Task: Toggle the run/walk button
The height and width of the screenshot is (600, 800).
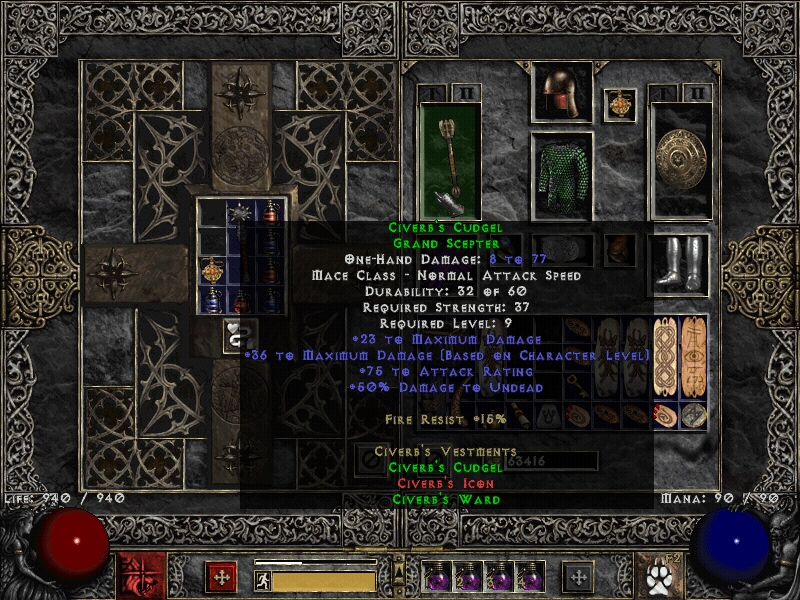Action: pos(261,578)
